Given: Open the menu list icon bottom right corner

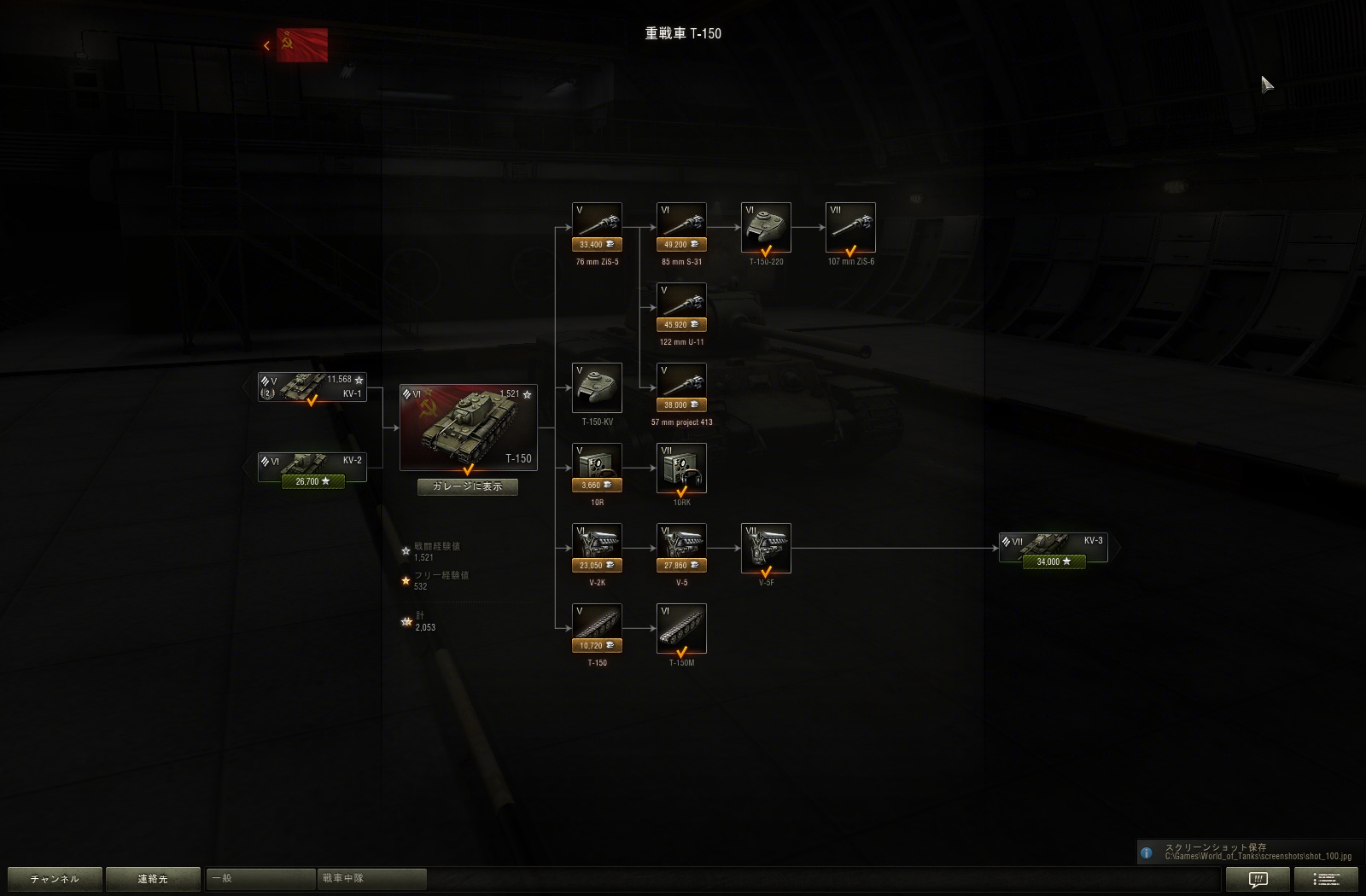Looking at the screenshot, I should pyautogui.click(x=1324, y=878).
